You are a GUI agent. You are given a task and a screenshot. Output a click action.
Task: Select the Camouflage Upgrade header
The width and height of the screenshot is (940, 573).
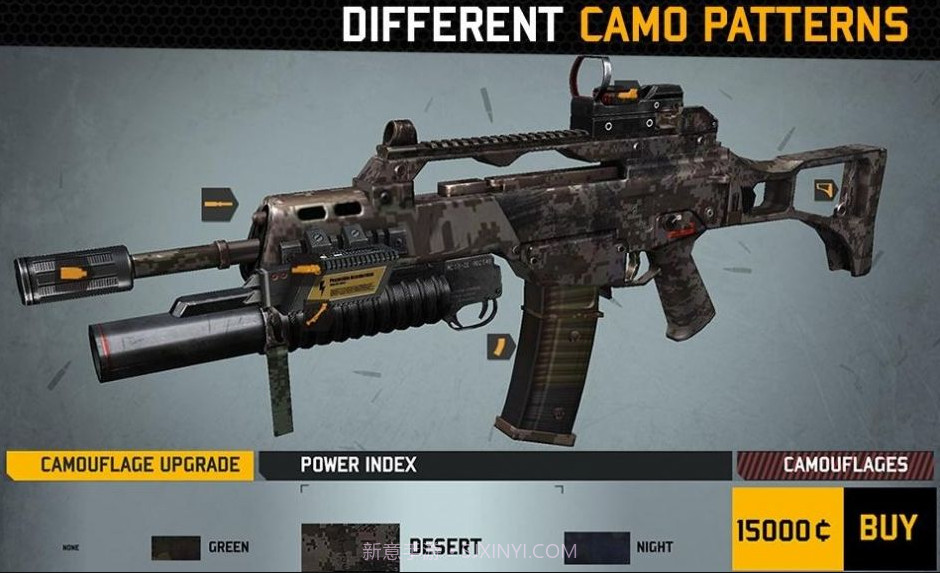tap(130, 465)
